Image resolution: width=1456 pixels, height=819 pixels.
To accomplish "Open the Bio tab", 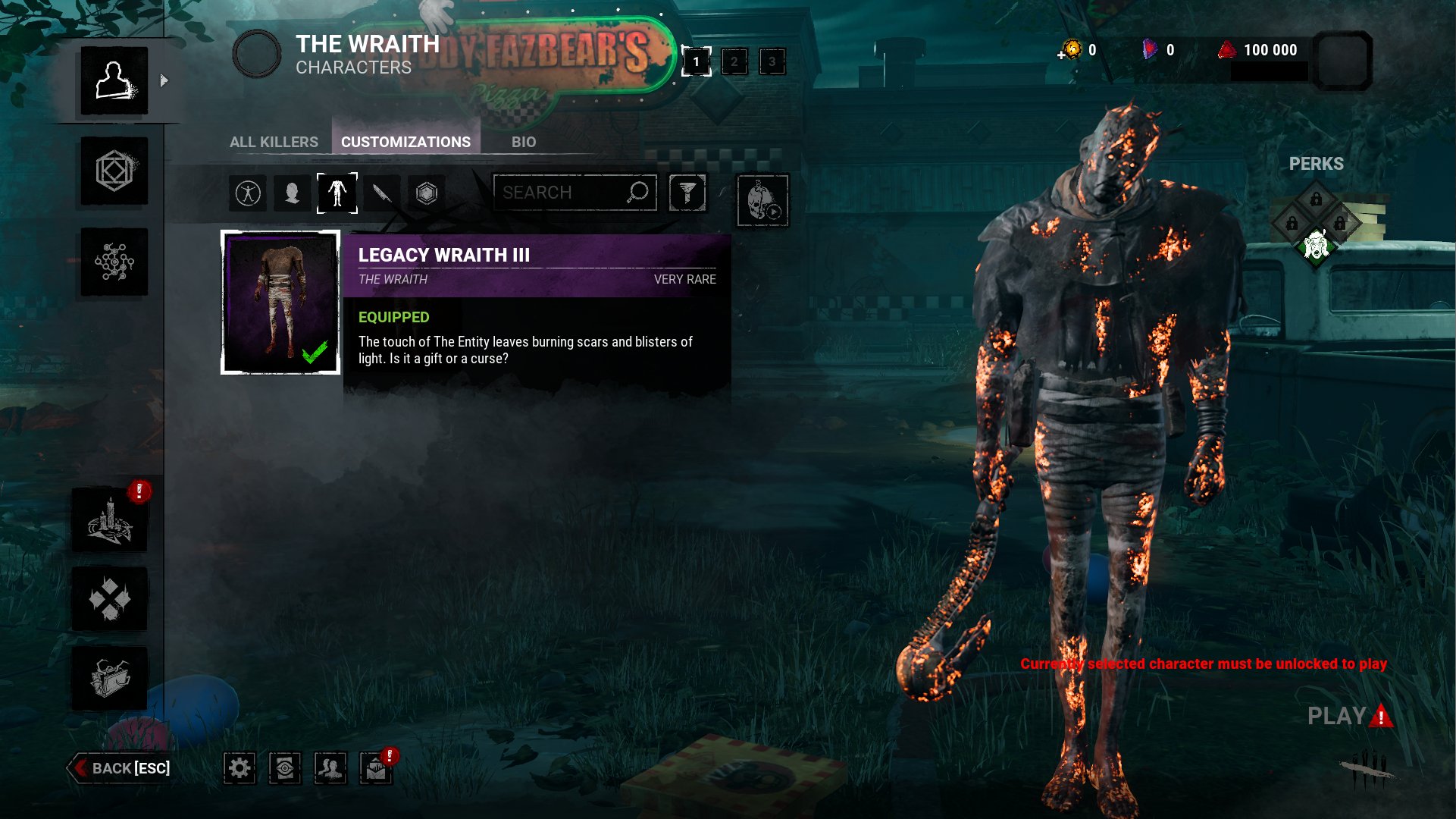I will tap(523, 142).
